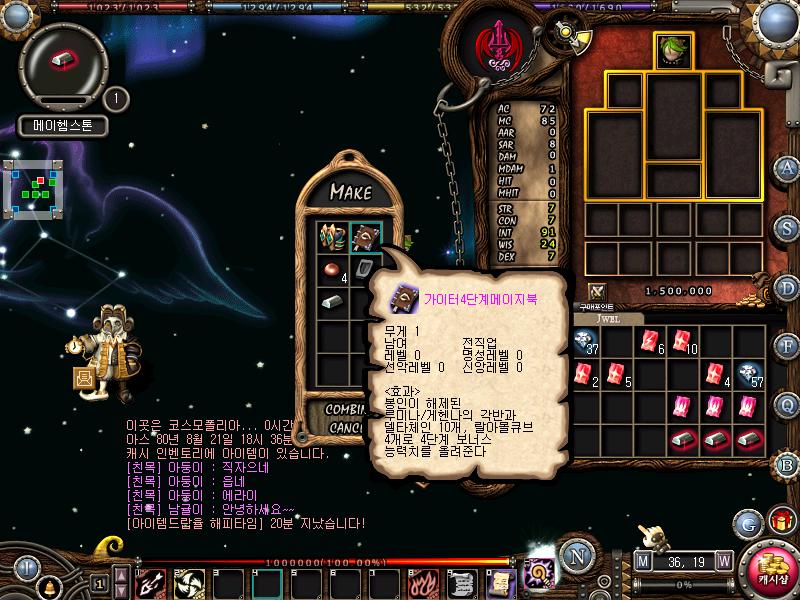The width and height of the screenshot is (800, 600).
Task: Select the red orb crafting ingredient
Action: point(331,270)
